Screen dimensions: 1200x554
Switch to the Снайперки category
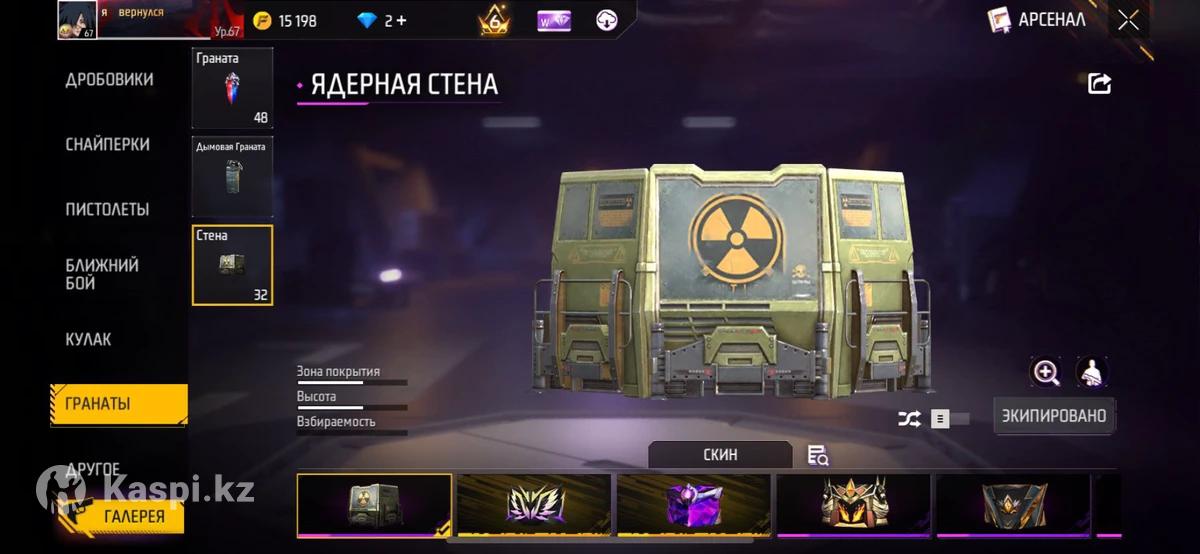point(108,145)
